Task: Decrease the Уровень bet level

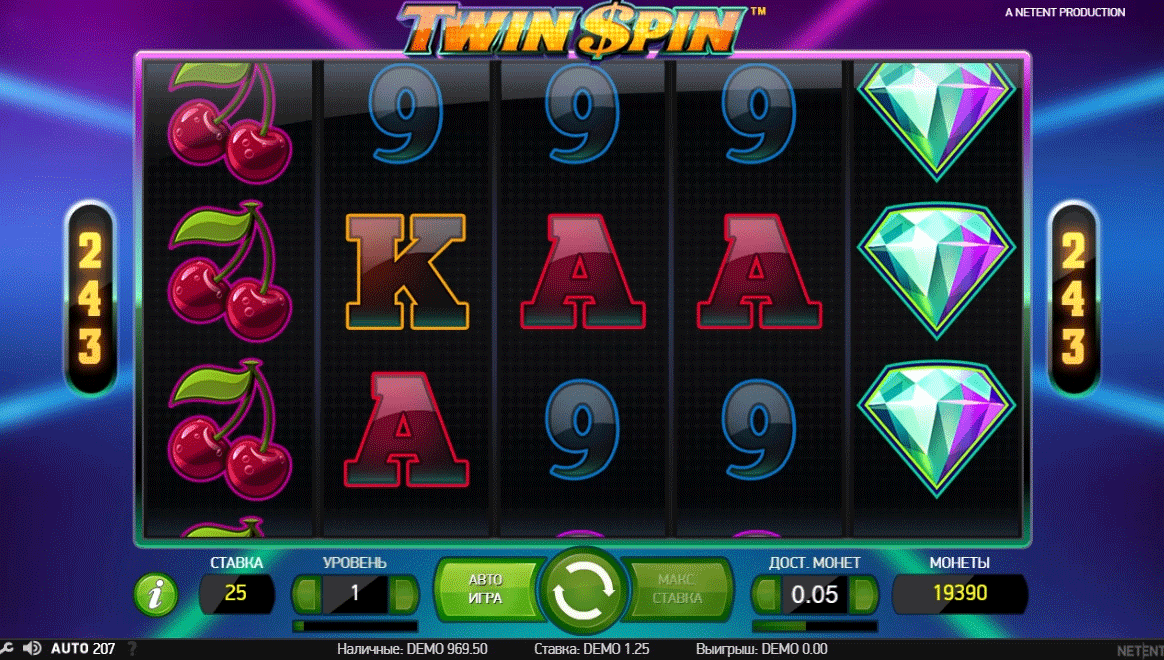Action: pos(307,594)
